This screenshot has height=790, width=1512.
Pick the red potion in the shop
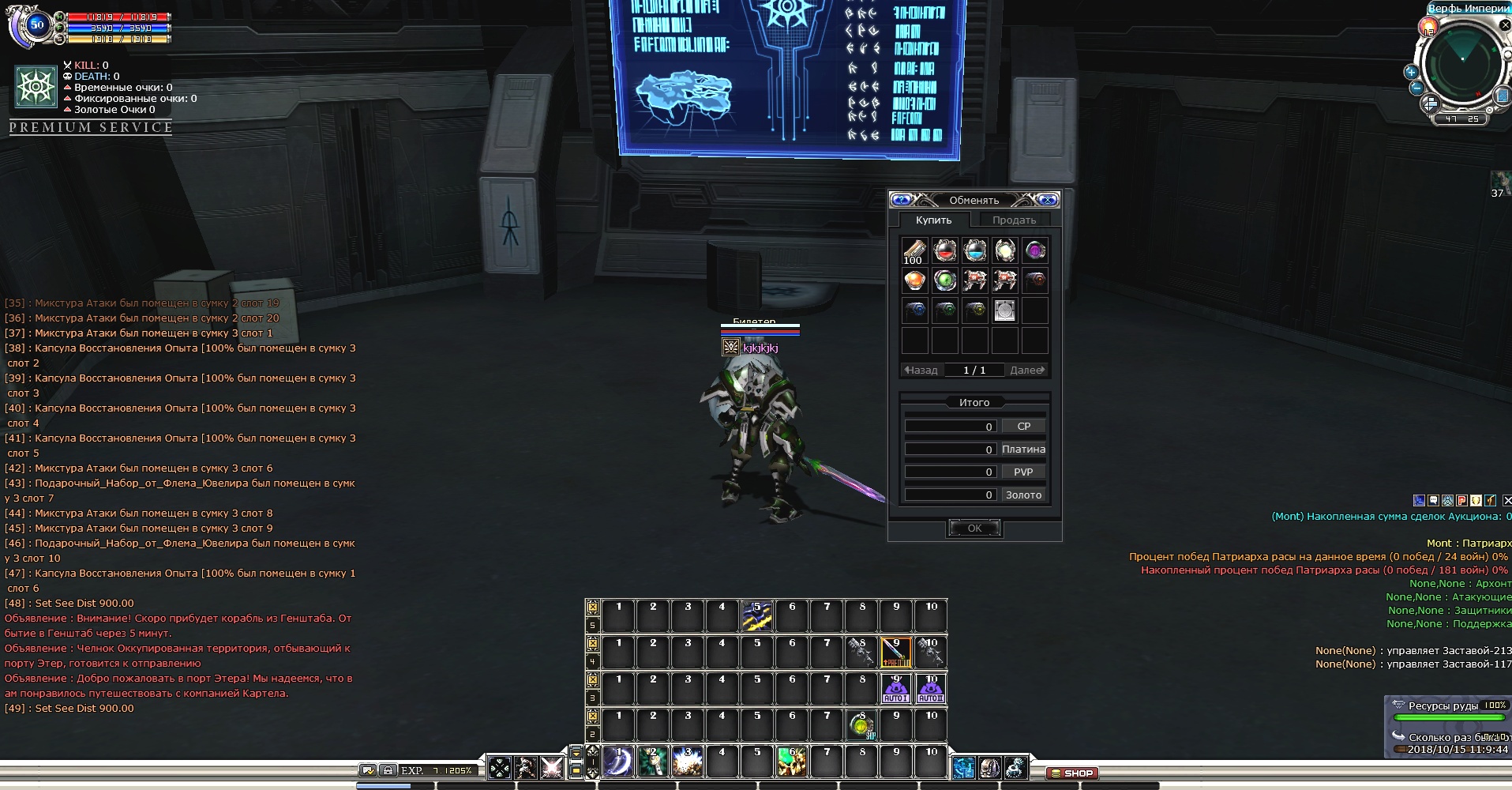pyautogui.click(x=944, y=251)
